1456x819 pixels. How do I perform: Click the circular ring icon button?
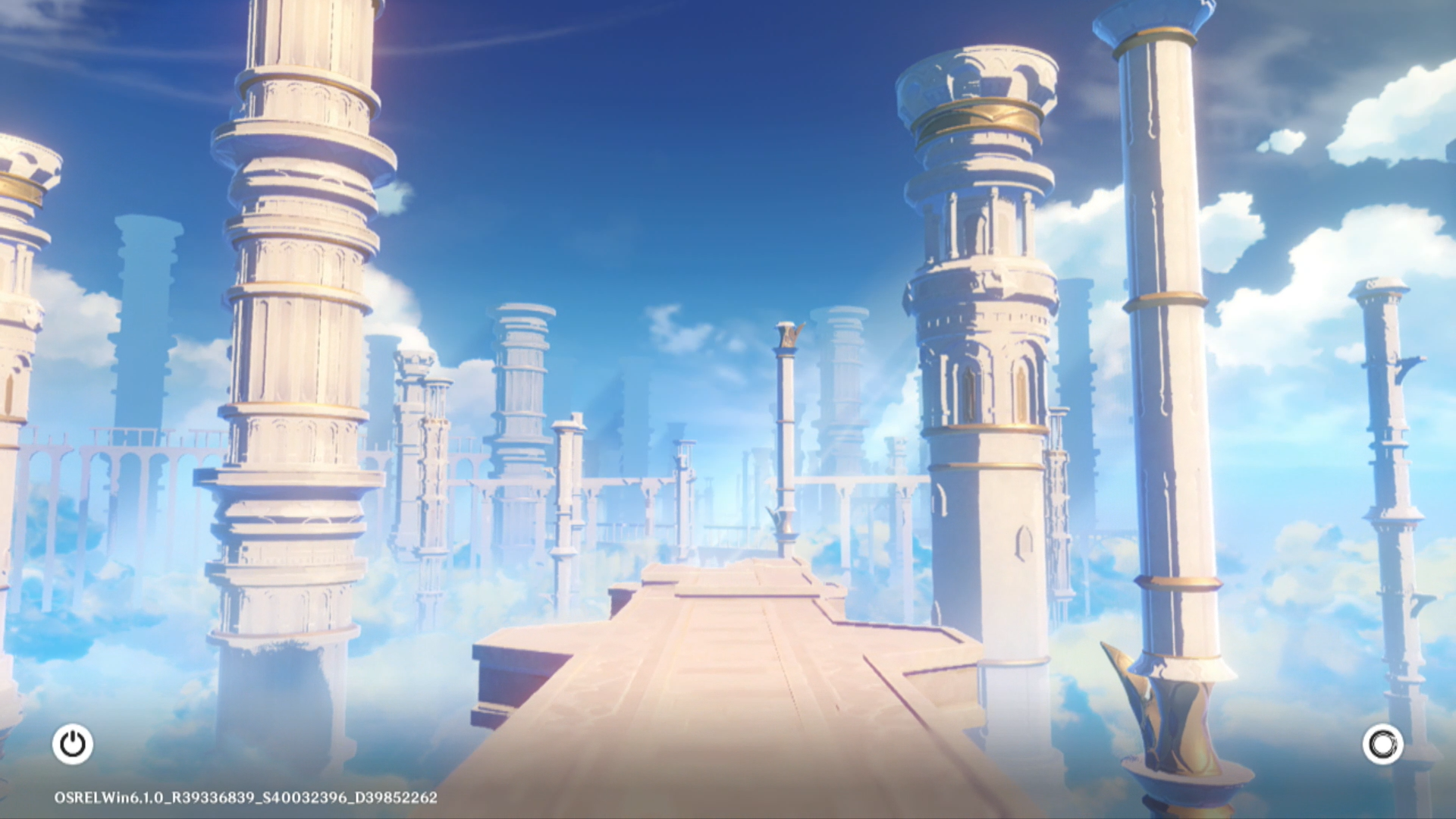[1382, 744]
